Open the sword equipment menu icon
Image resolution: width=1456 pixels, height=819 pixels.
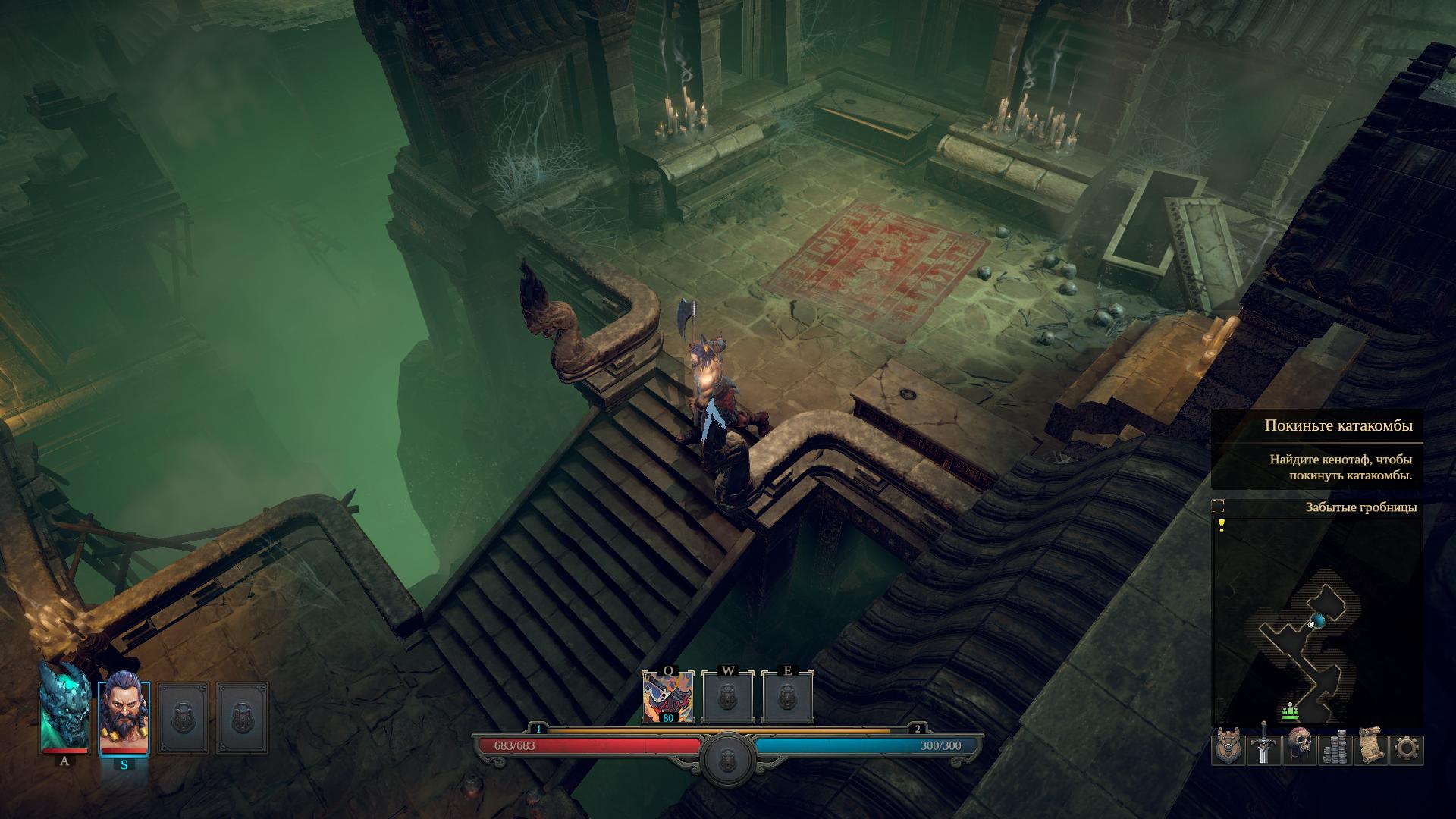pos(1263,748)
